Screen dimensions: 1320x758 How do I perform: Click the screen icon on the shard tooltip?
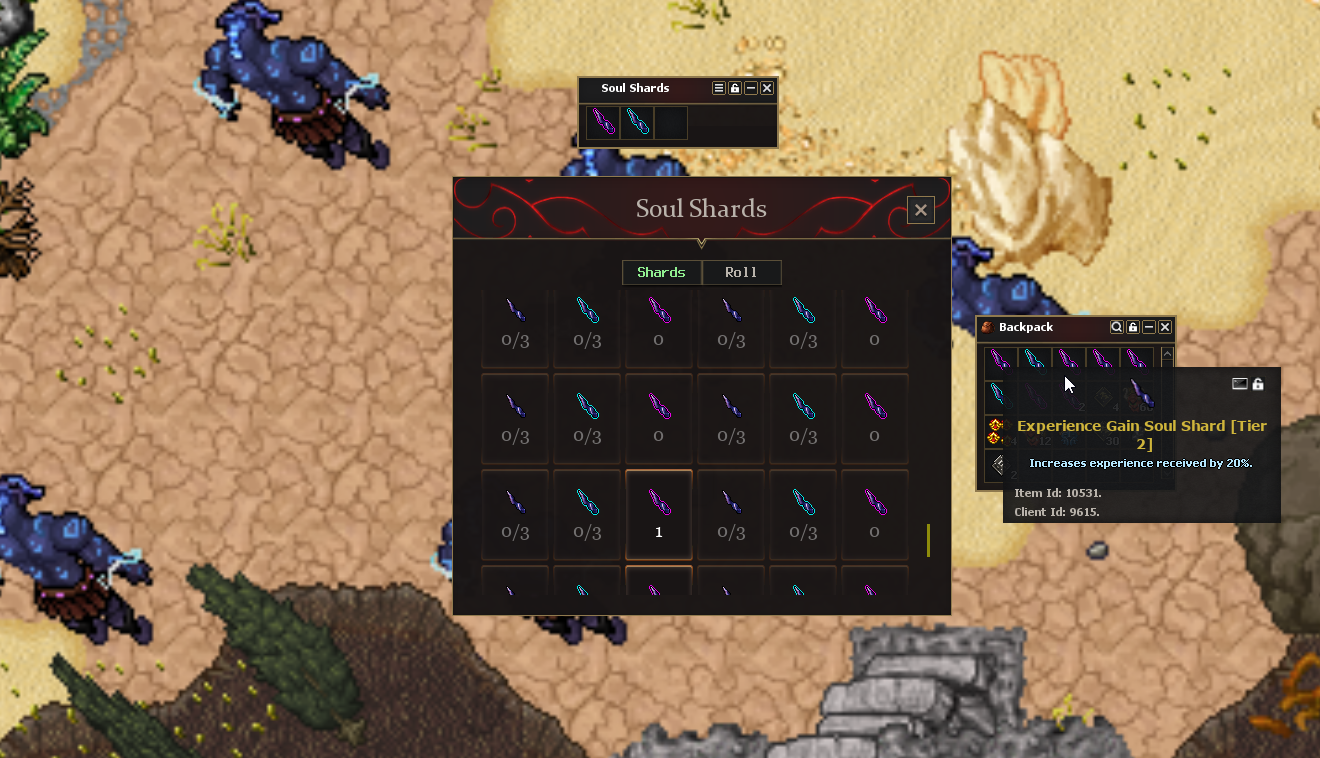(1240, 384)
